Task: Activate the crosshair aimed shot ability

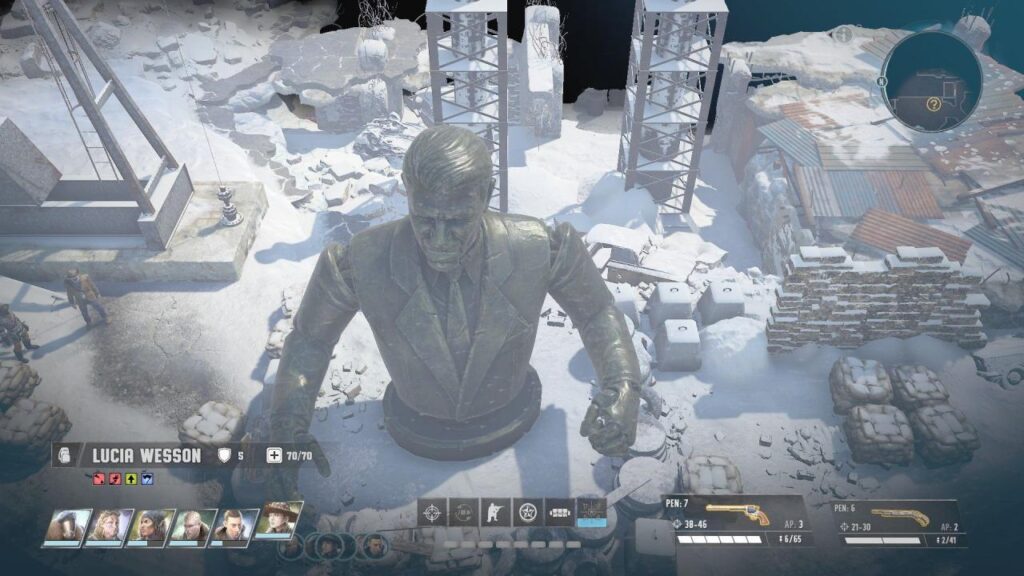Action: 432,512
